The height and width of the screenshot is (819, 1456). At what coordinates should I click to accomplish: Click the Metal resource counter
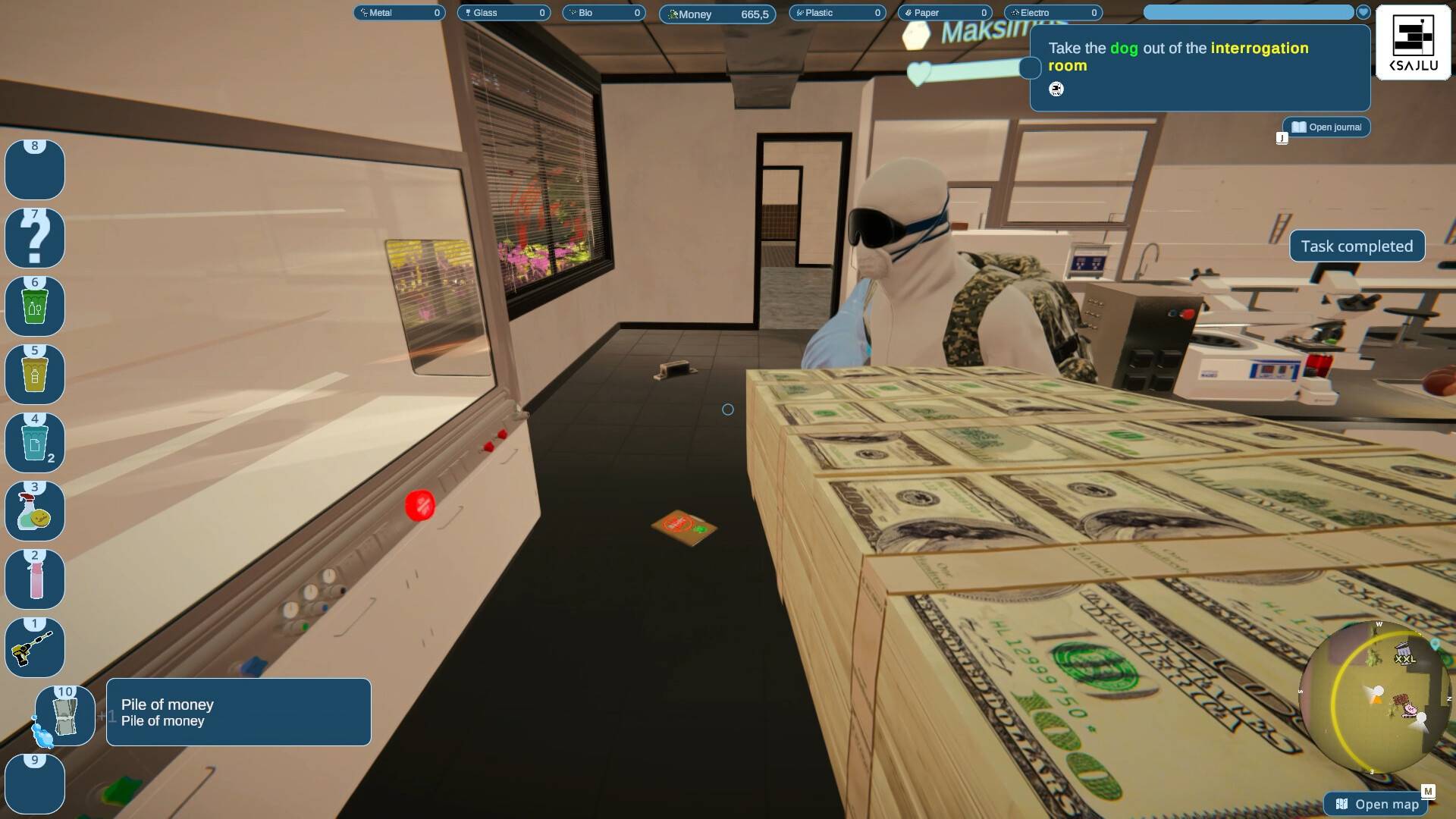click(400, 12)
